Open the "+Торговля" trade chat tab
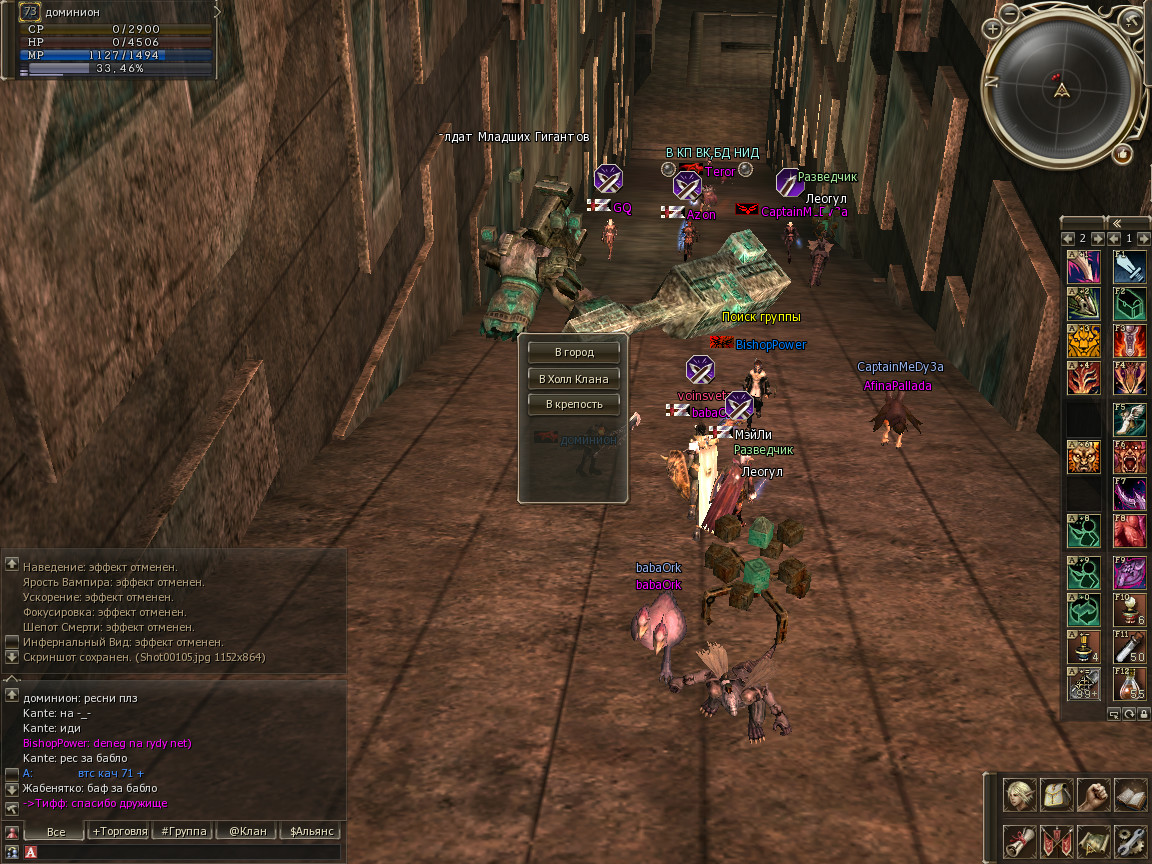Image resolution: width=1152 pixels, height=864 pixels. point(119,831)
